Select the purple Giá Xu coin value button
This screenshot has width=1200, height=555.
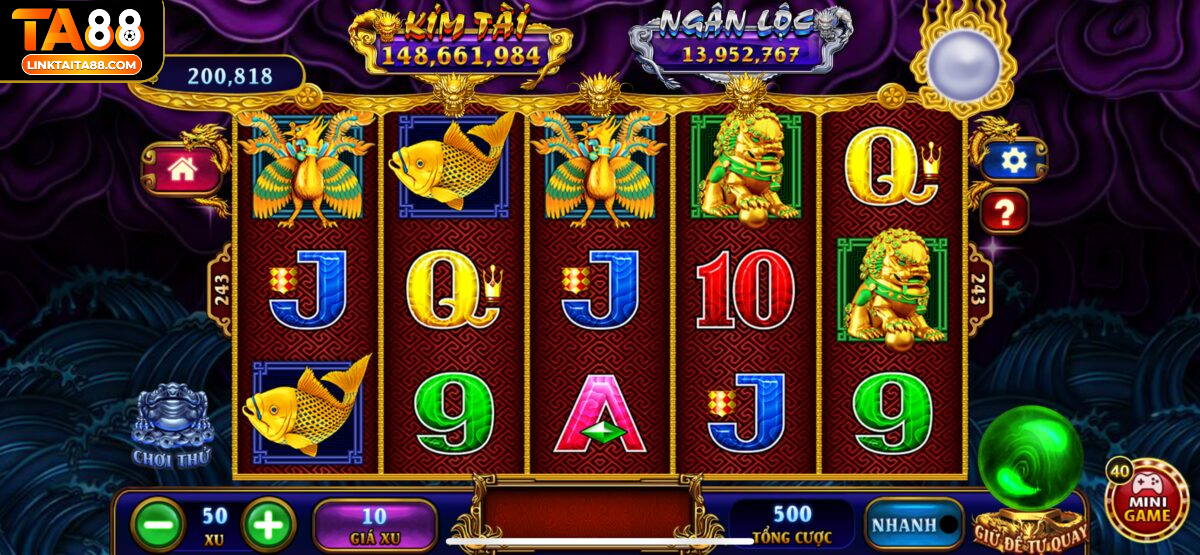point(374,524)
